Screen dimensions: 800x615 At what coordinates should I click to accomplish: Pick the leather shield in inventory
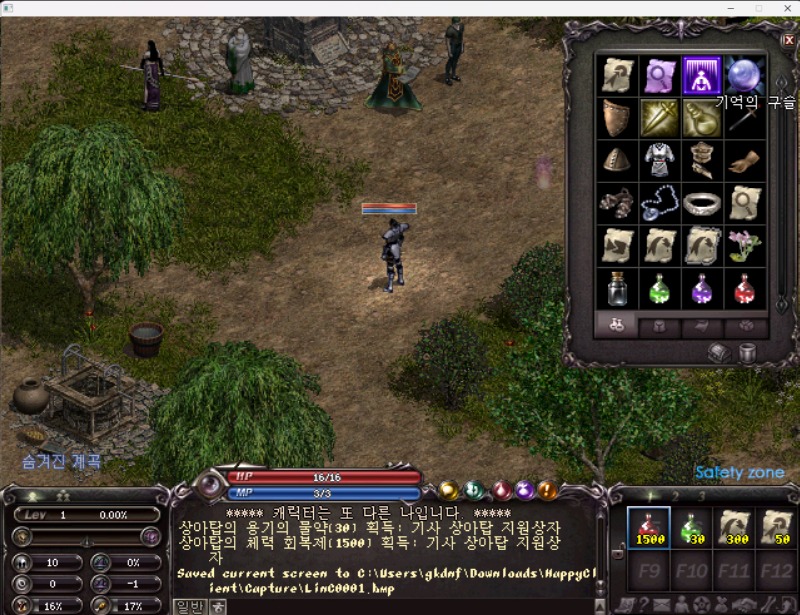[617, 118]
